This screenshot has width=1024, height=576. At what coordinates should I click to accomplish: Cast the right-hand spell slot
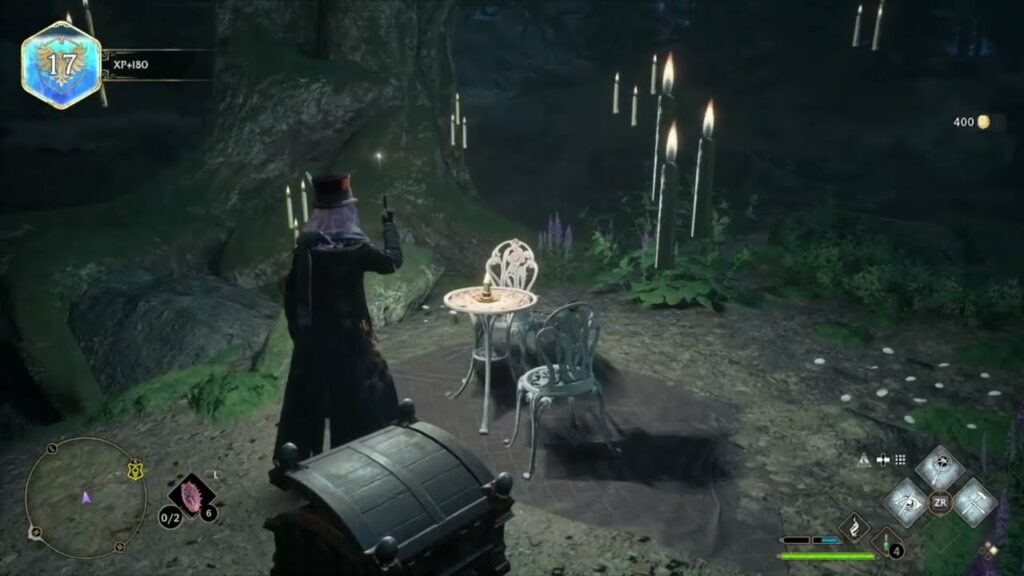pos(973,501)
